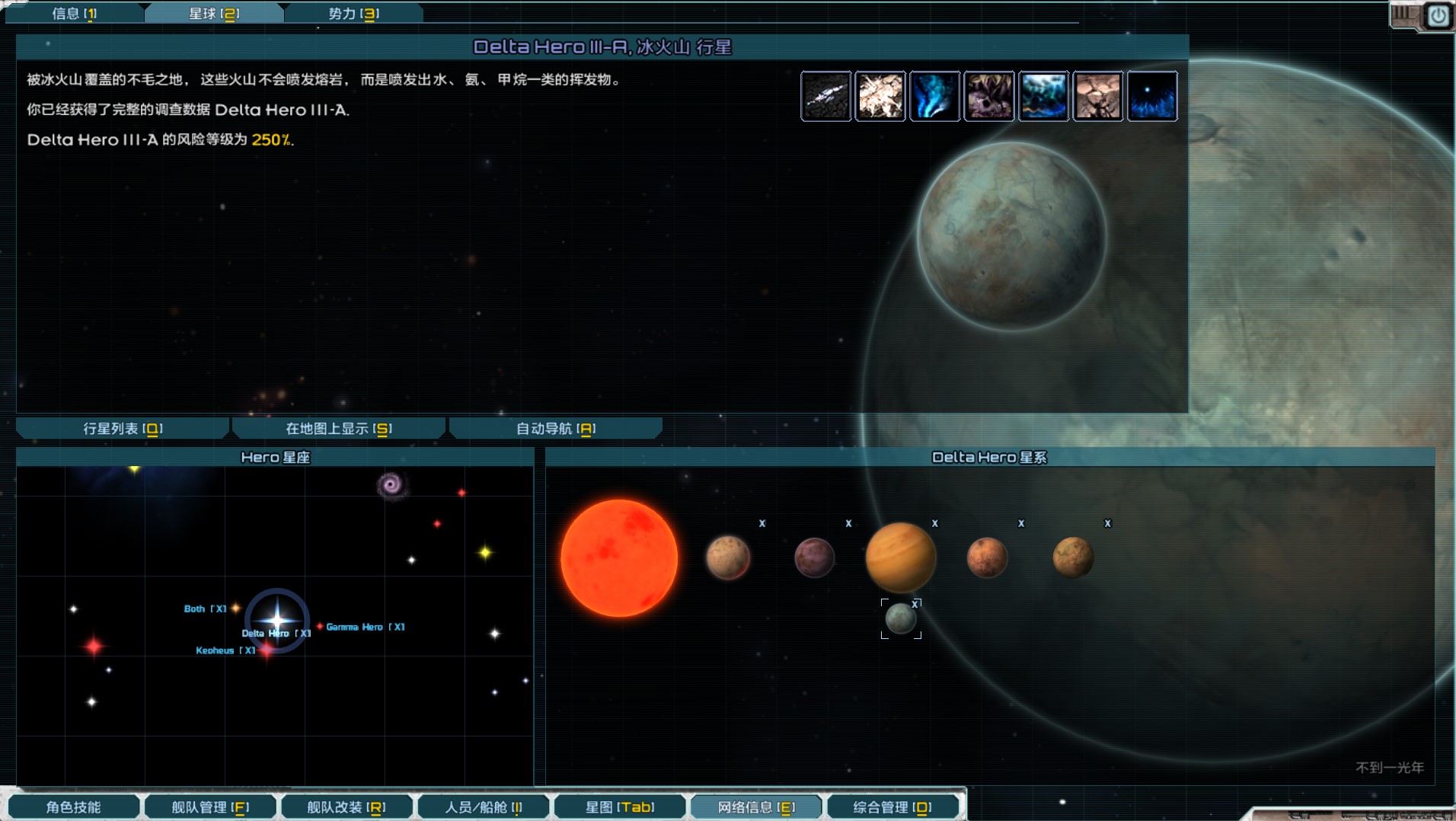This screenshot has height=821, width=1456.
Task: Open the 行星列表 planet list
Action: tap(123, 429)
